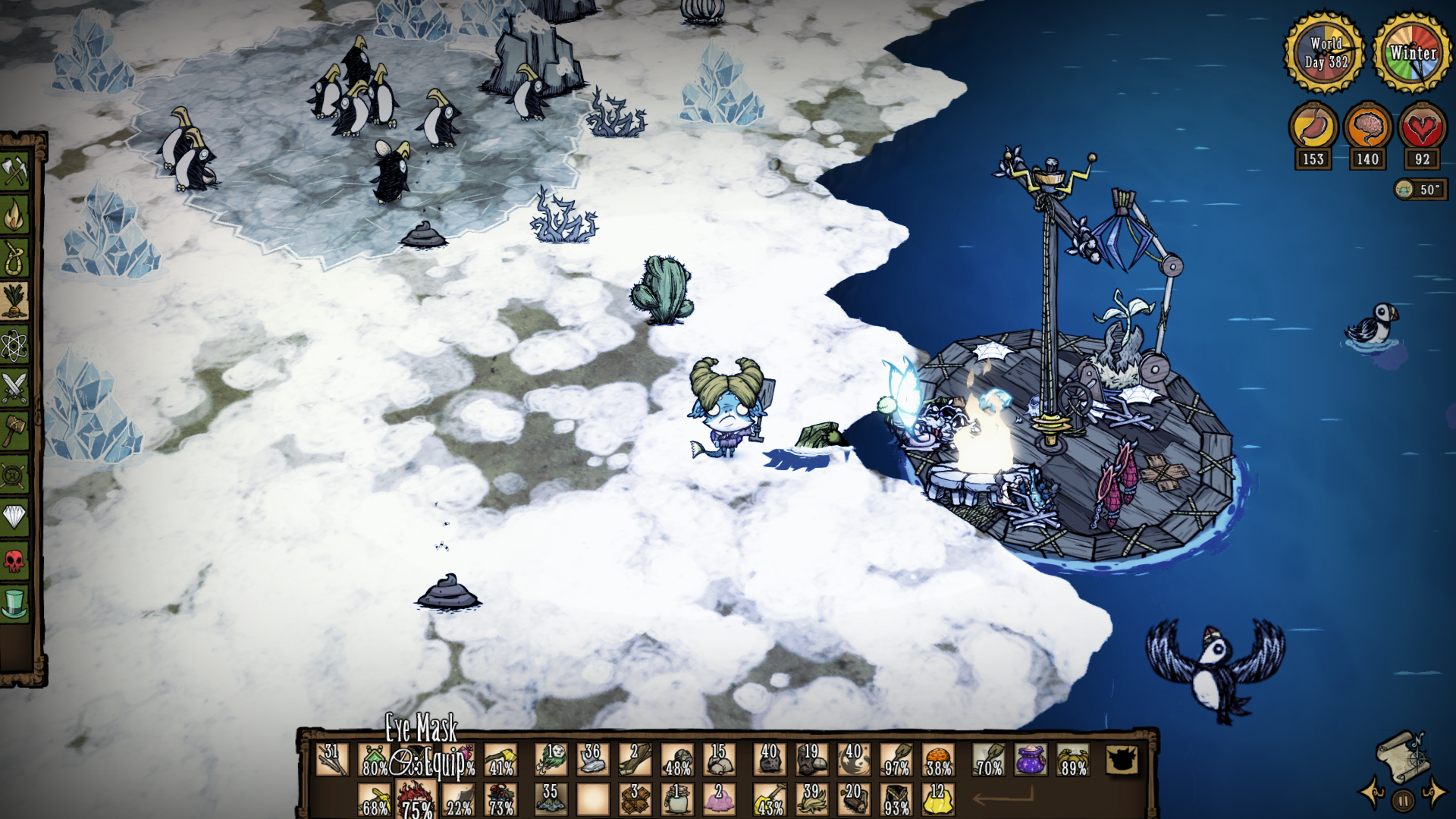Select the boards stack of 3
Image resolution: width=1456 pixels, height=819 pixels.
point(635,799)
